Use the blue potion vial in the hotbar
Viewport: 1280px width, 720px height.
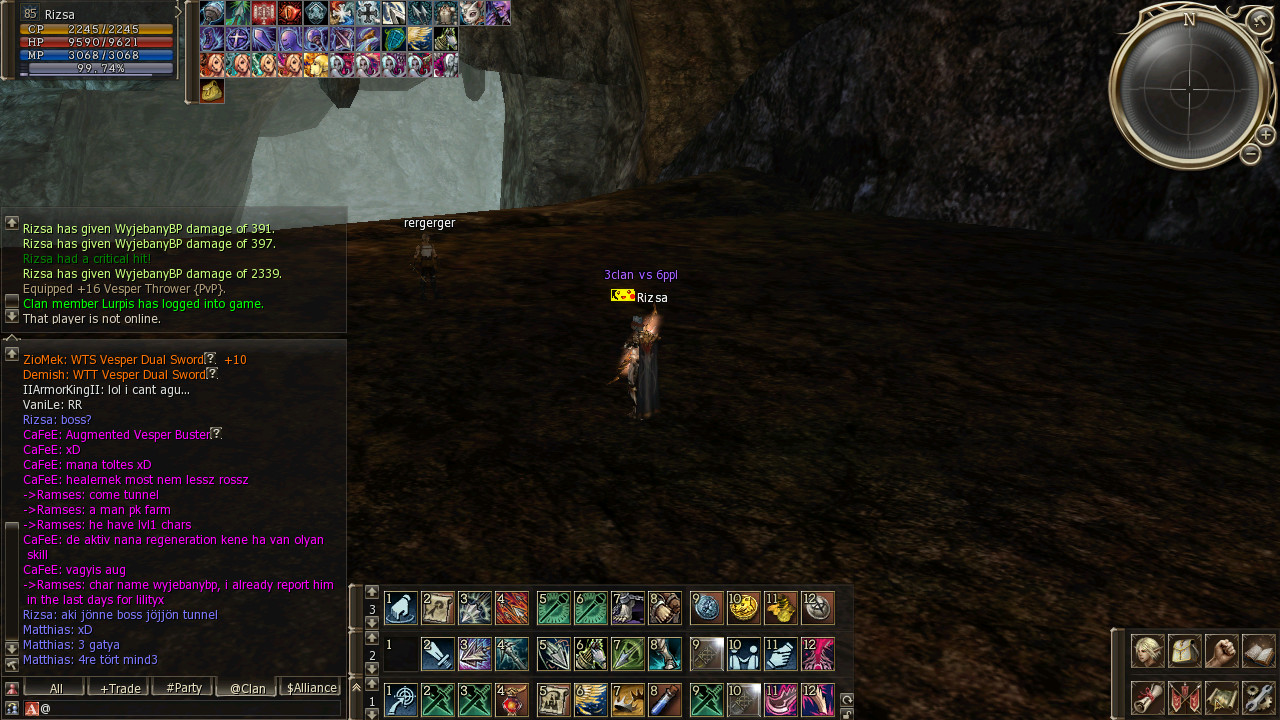click(x=664, y=700)
